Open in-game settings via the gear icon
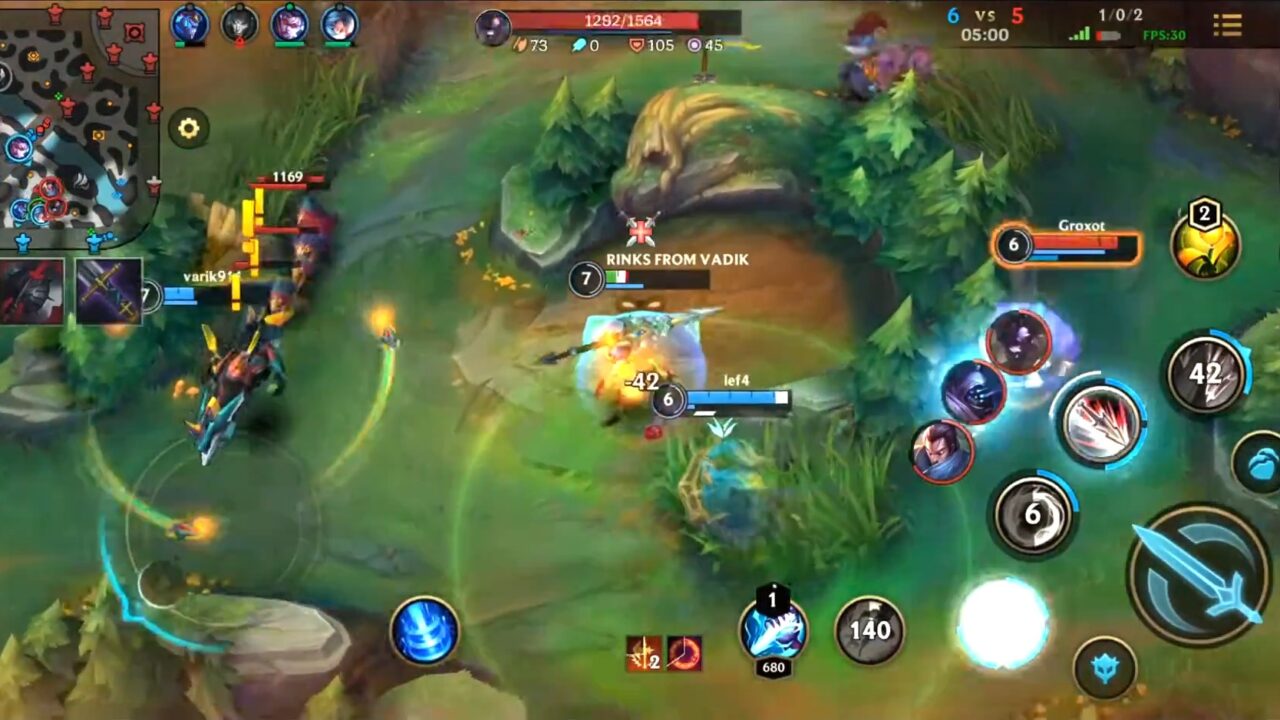The image size is (1280, 720). [190, 127]
